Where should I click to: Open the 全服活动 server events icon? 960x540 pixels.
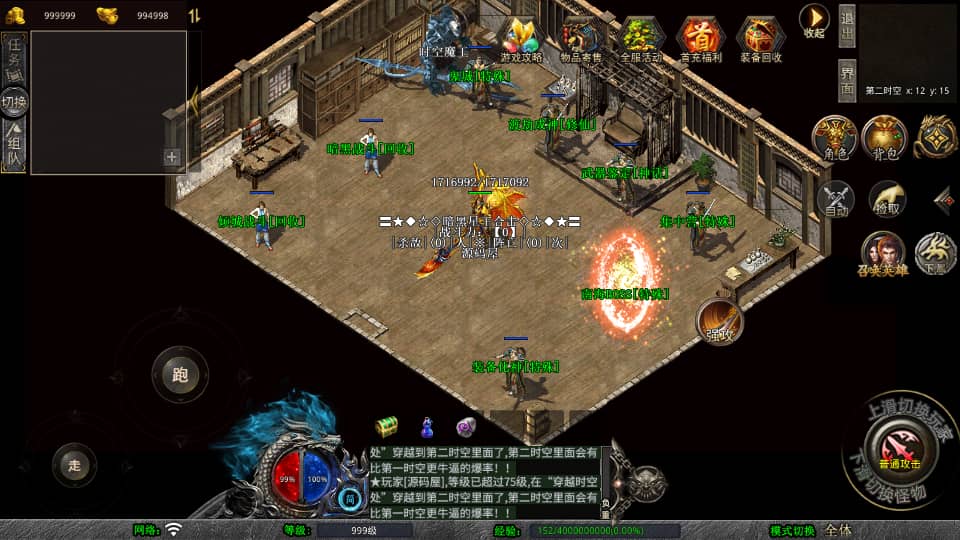pyautogui.click(x=641, y=38)
